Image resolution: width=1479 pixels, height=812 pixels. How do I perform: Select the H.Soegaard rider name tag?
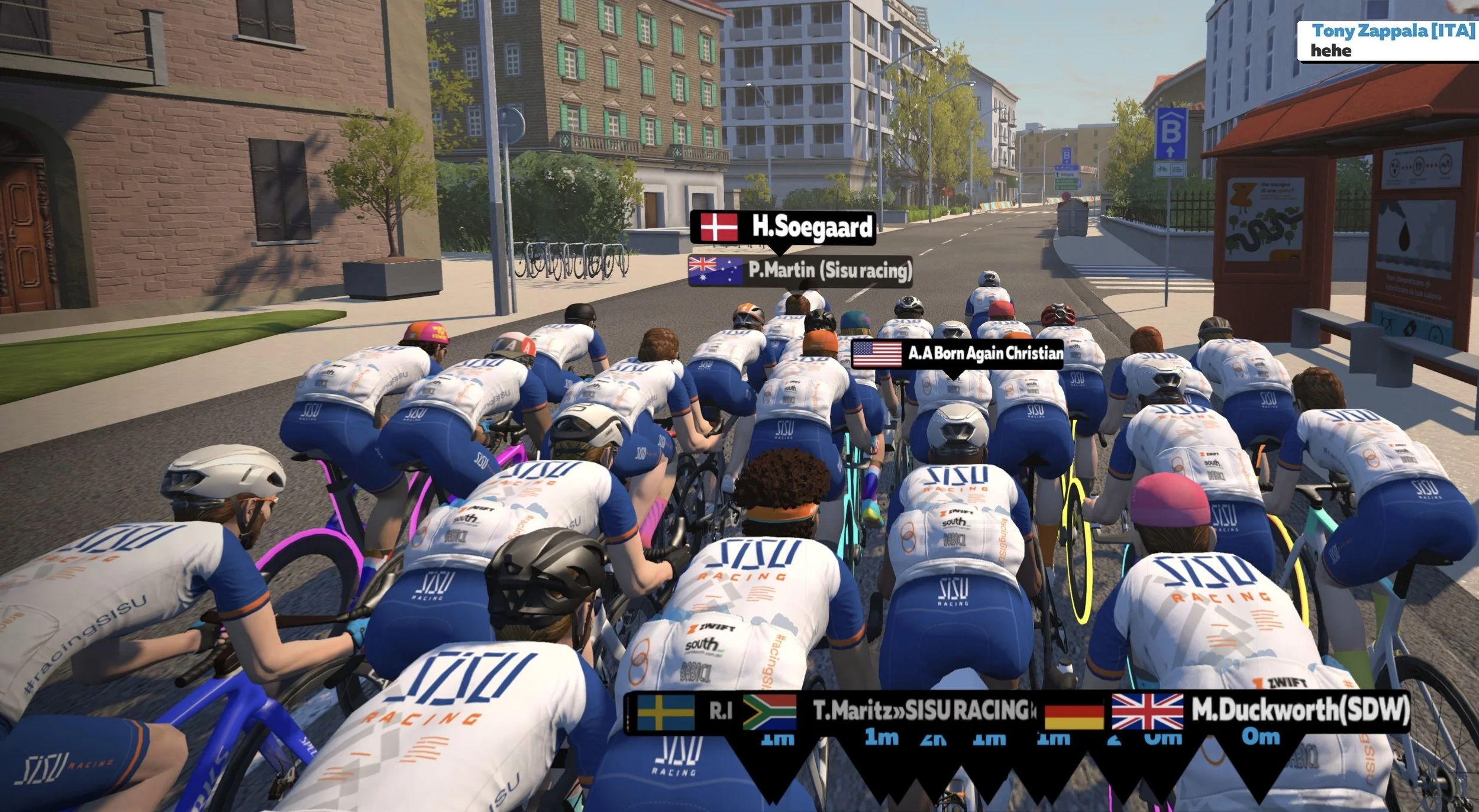click(783, 227)
